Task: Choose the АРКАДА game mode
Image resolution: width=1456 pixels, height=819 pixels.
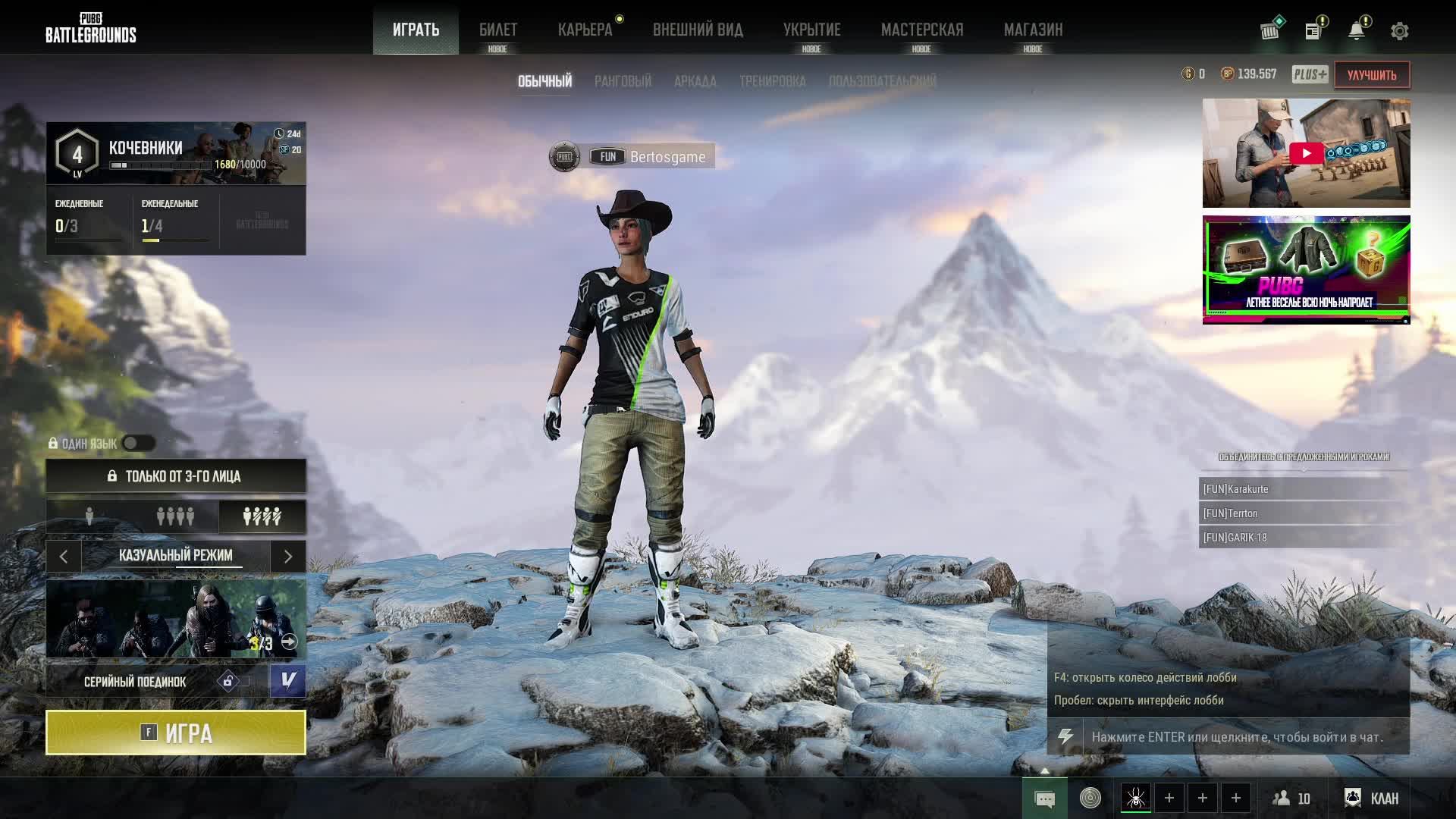Action: pyautogui.click(x=695, y=81)
